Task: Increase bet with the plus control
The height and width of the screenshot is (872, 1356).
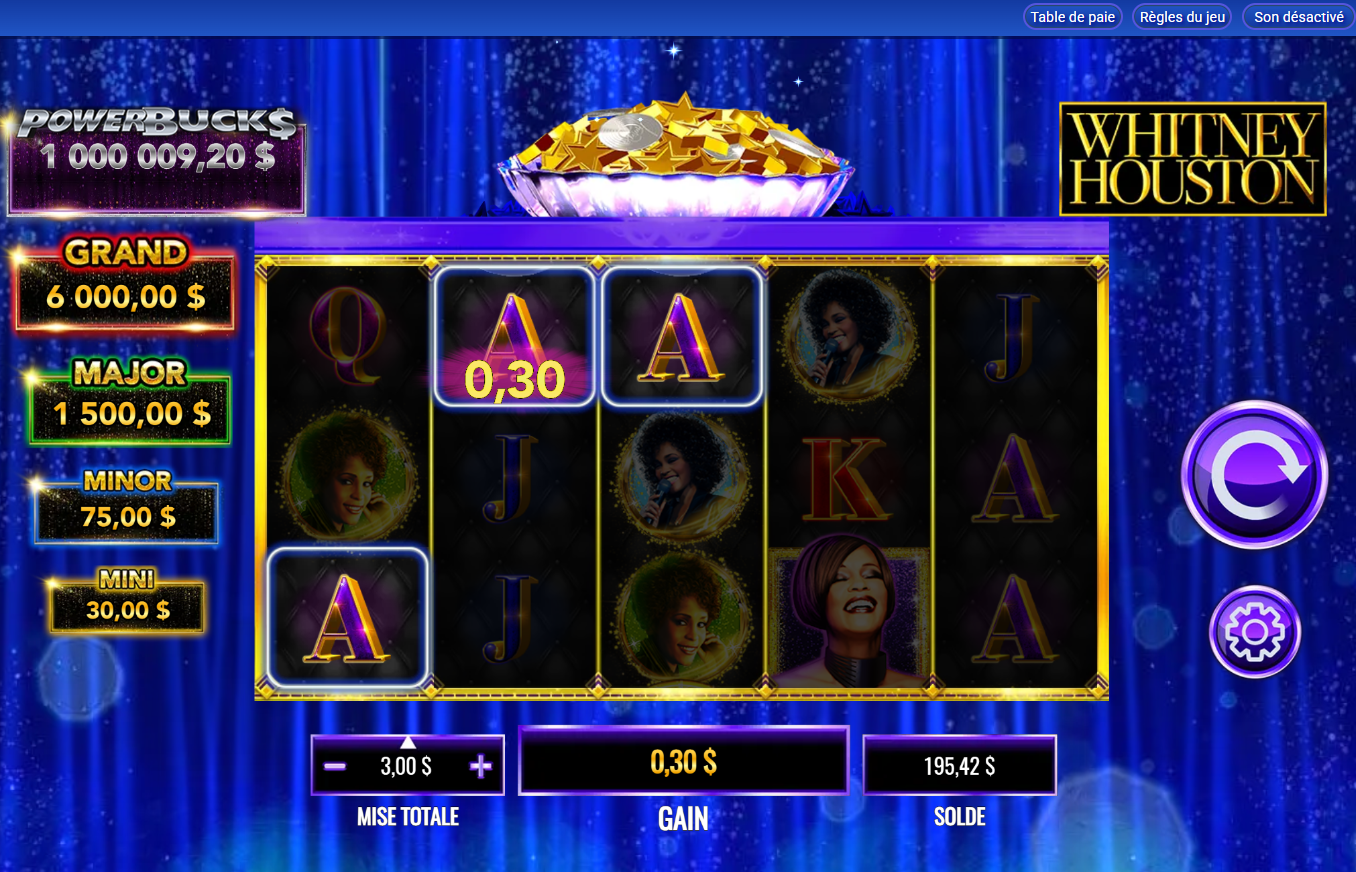Action: coord(481,765)
